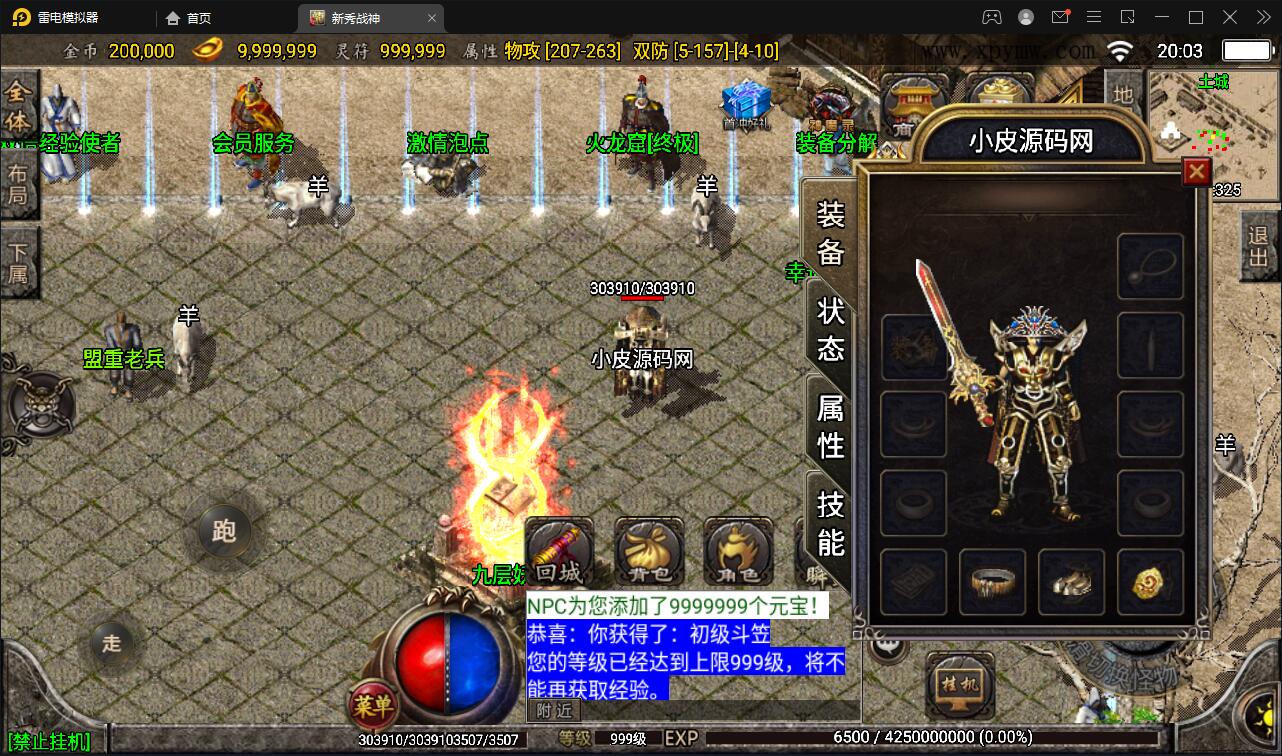Activate the 挂机 auto-hang icon
The width and height of the screenshot is (1282, 756).
coord(959,685)
